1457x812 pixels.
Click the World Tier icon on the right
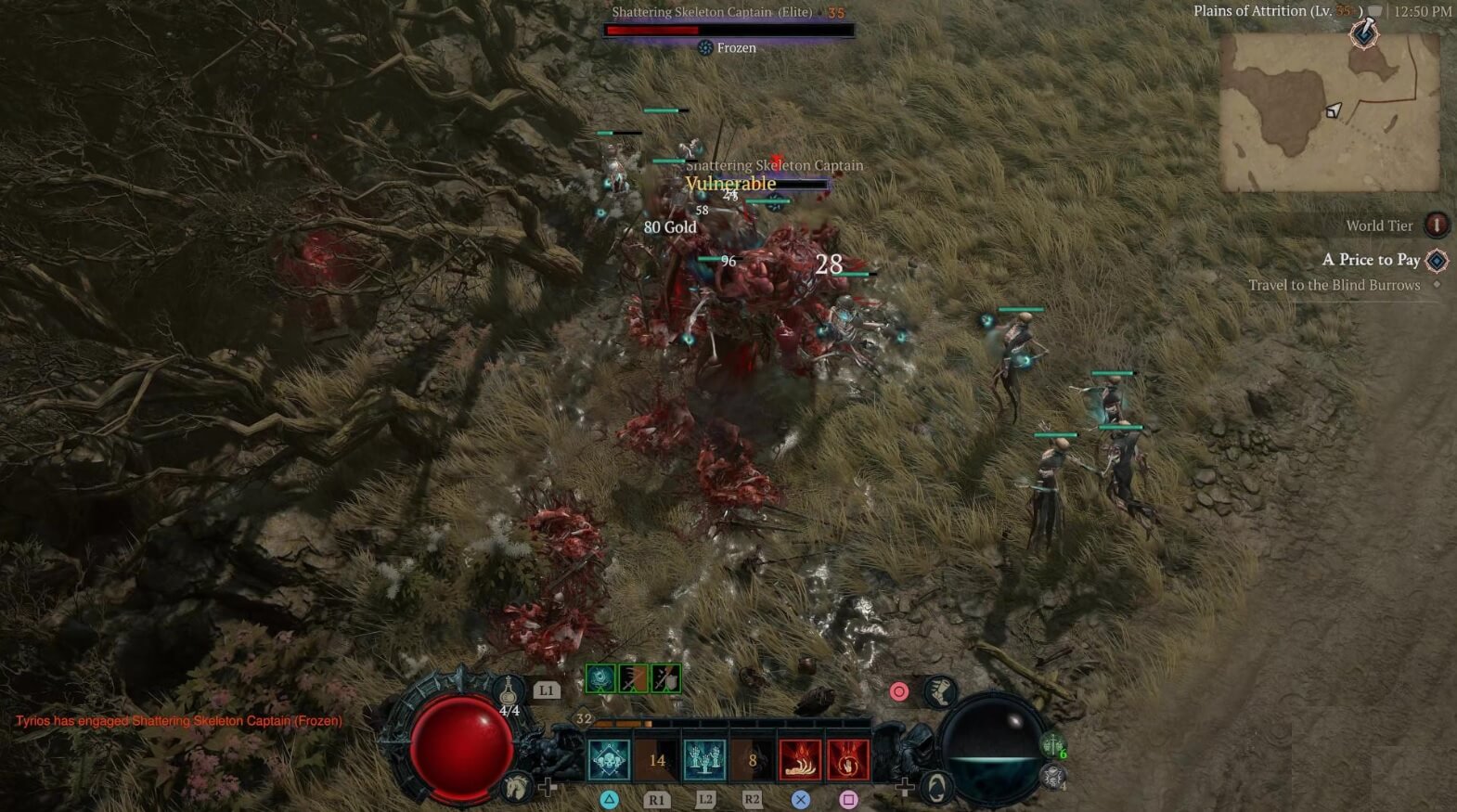tap(1436, 225)
